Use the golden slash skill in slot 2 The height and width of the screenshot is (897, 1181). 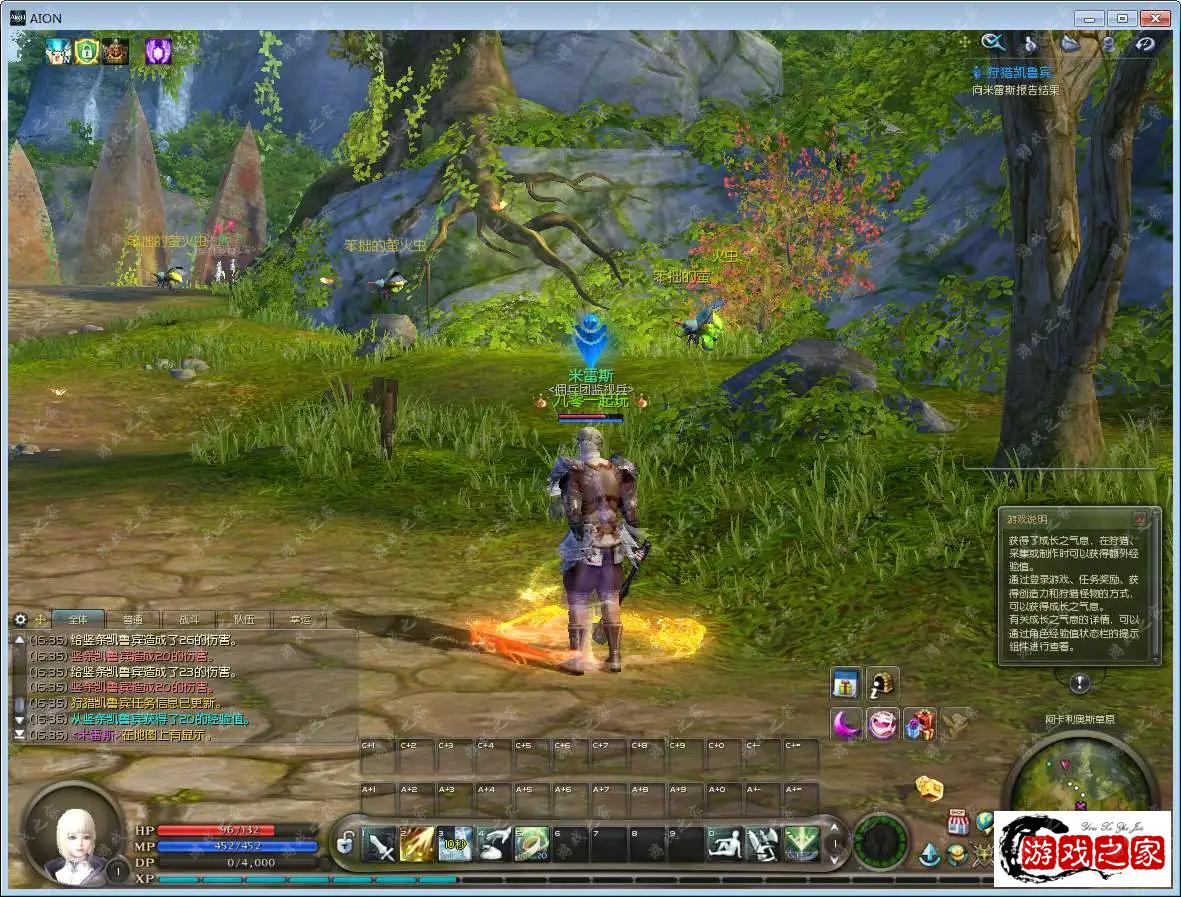(417, 845)
